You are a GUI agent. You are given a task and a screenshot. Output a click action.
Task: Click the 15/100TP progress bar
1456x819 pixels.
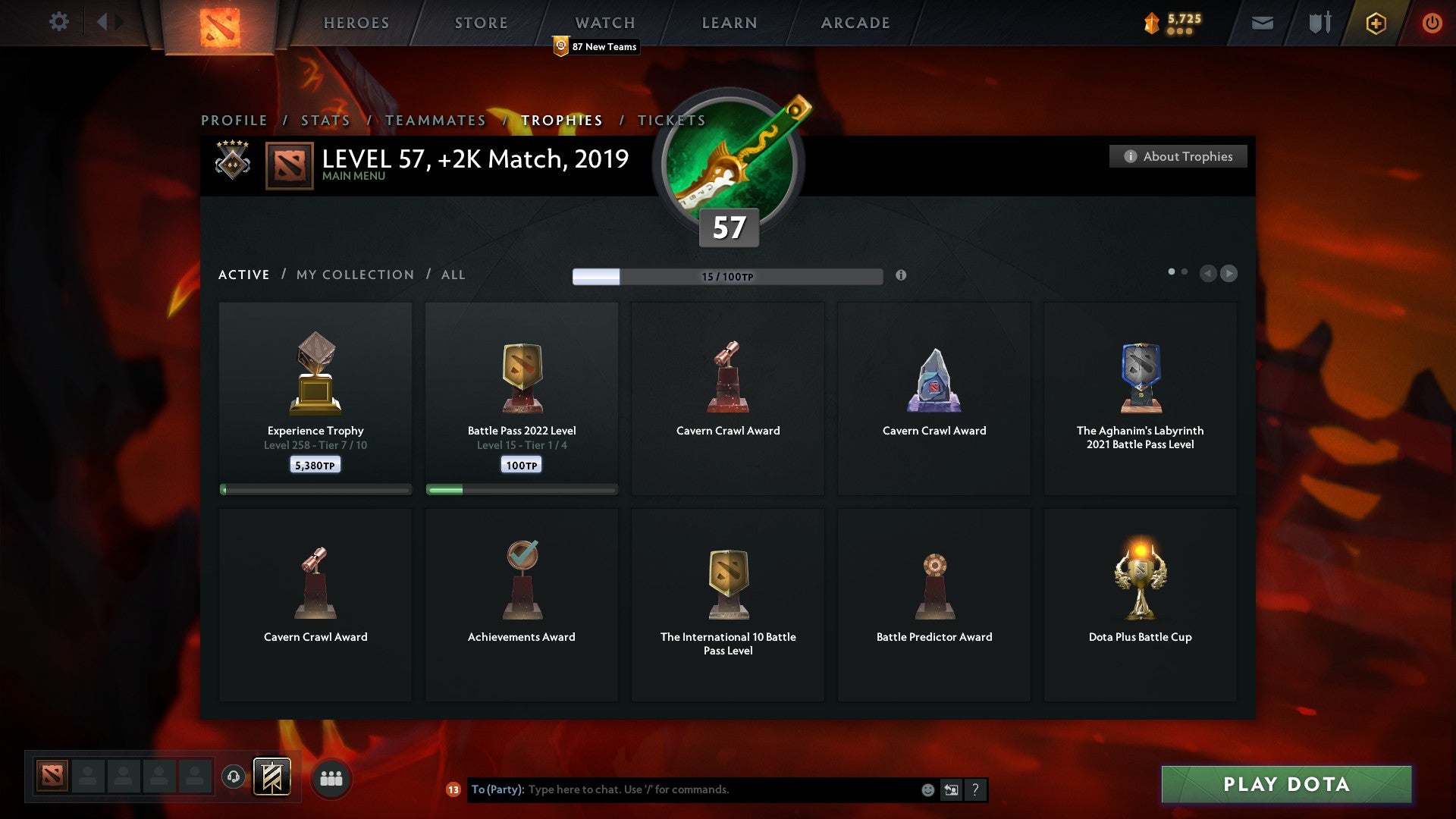726,276
